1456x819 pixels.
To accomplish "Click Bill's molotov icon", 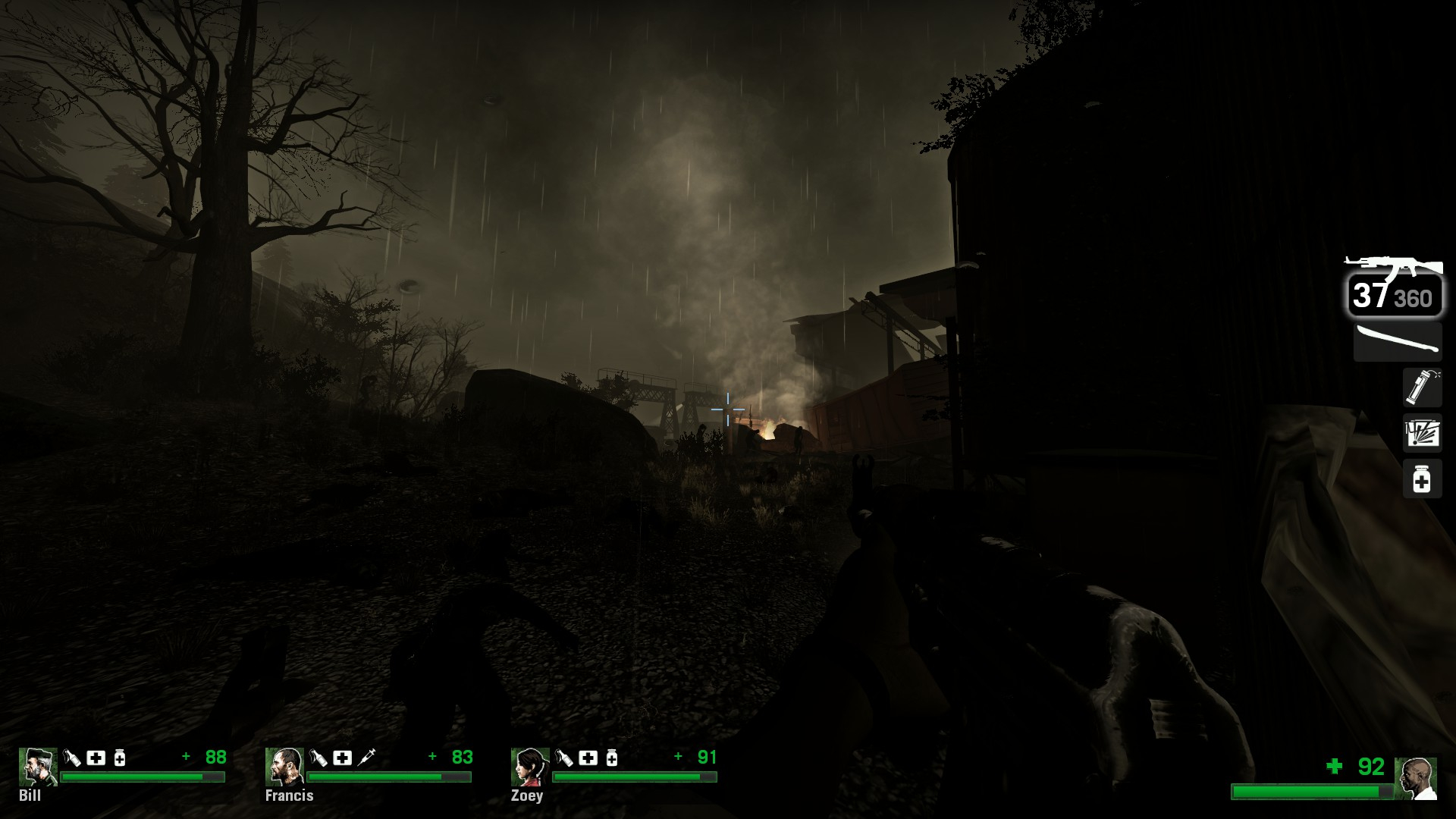I will coord(72,758).
